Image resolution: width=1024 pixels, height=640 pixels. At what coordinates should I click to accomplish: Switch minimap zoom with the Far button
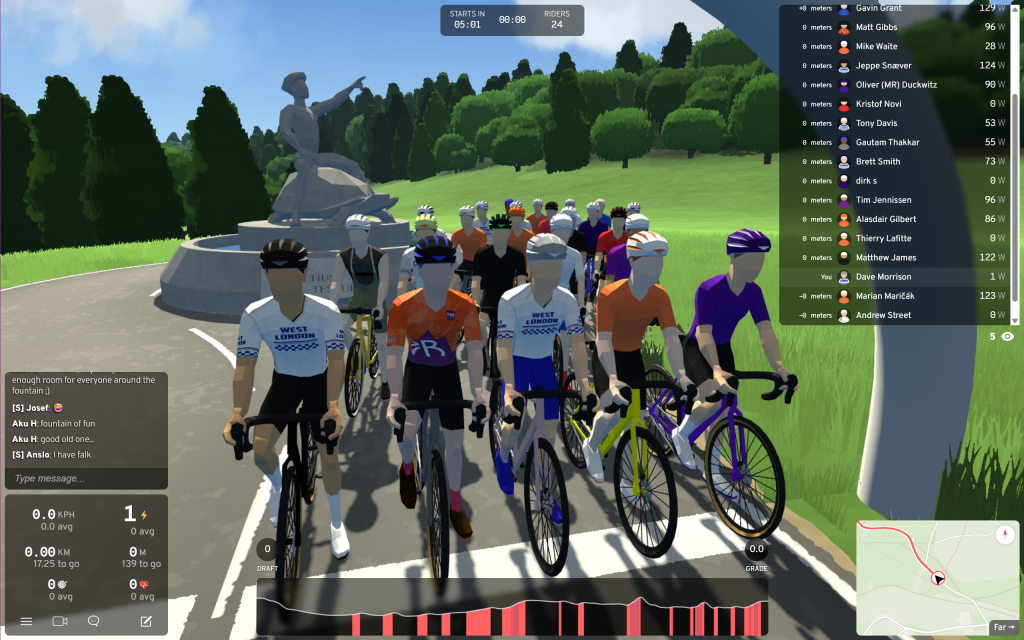pyautogui.click(x=1003, y=627)
